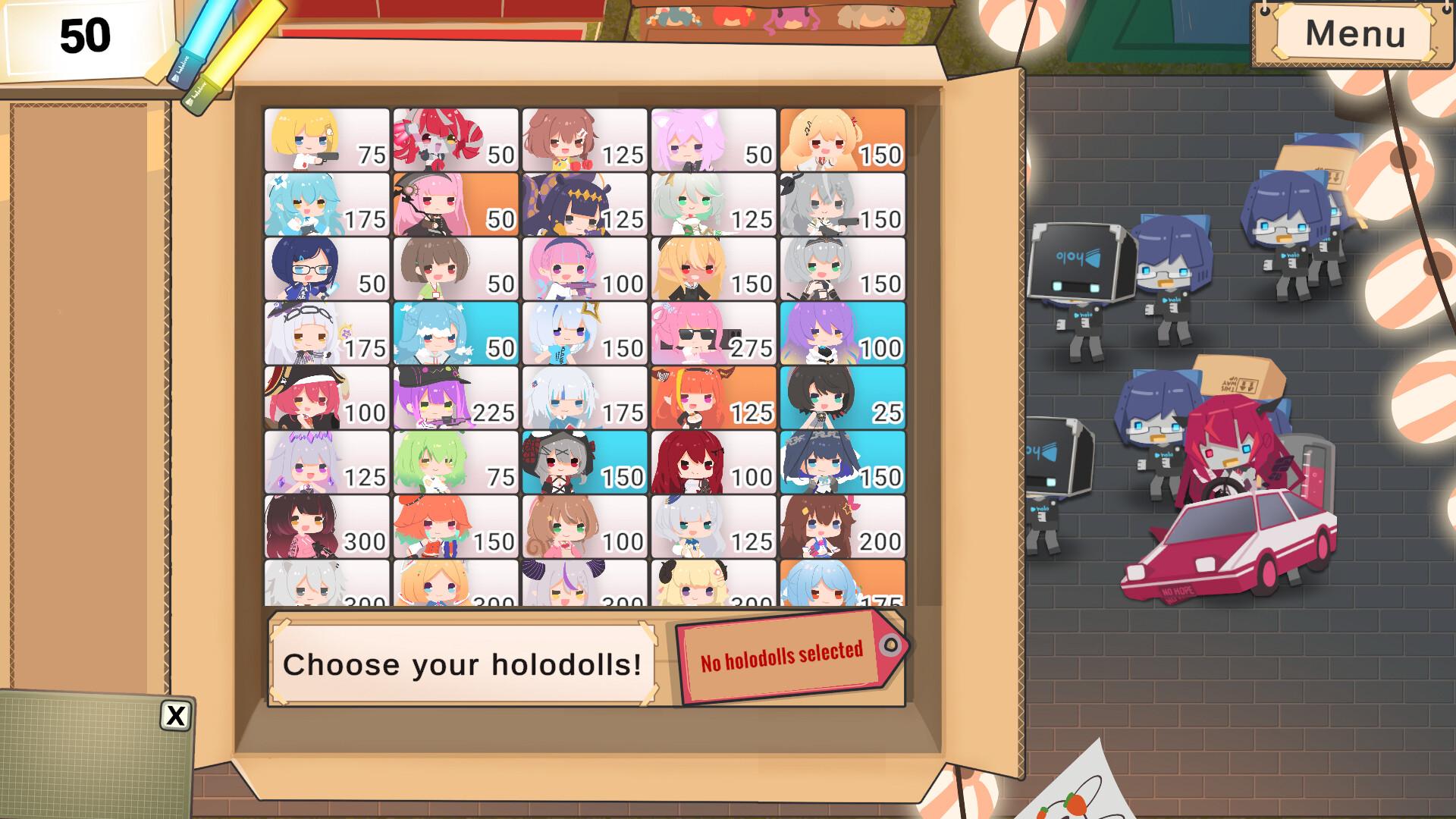Choose the aqua-haired holodoll costing 175
The height and width of the screenshot is (819, 1456).
(x=326, y=205)
